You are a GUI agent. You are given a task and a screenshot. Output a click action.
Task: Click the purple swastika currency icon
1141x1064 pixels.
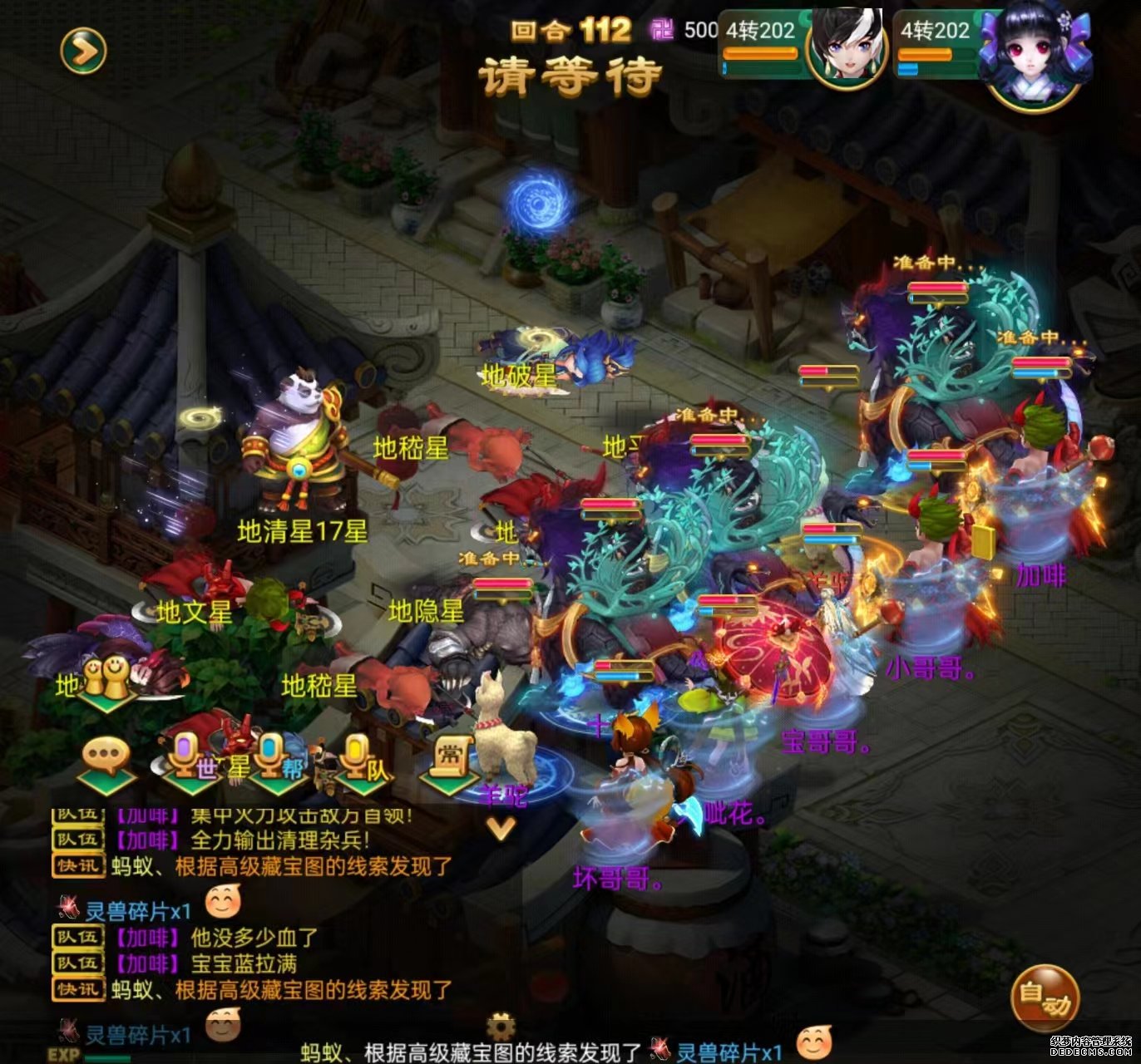tap(661, 27)
